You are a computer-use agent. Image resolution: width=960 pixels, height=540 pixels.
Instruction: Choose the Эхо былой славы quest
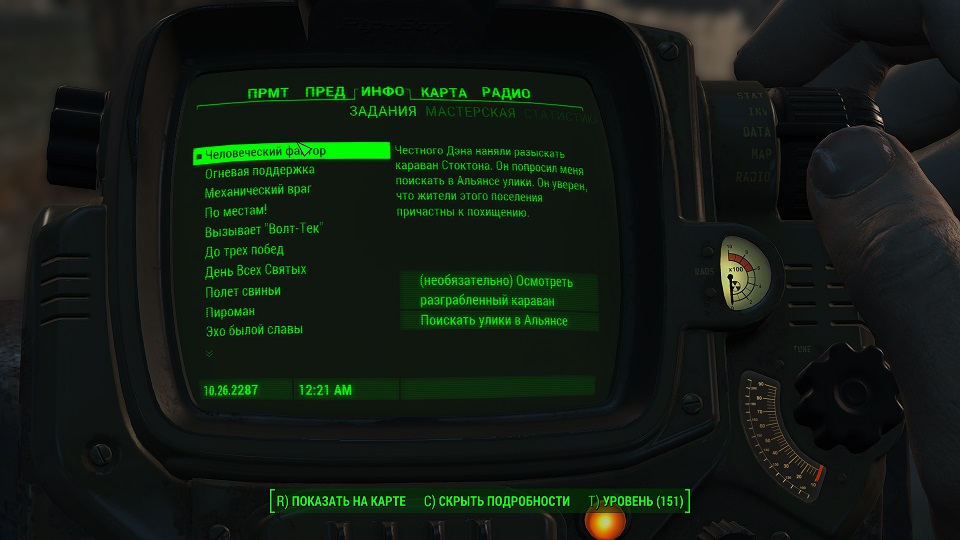(x=253, y=330)
